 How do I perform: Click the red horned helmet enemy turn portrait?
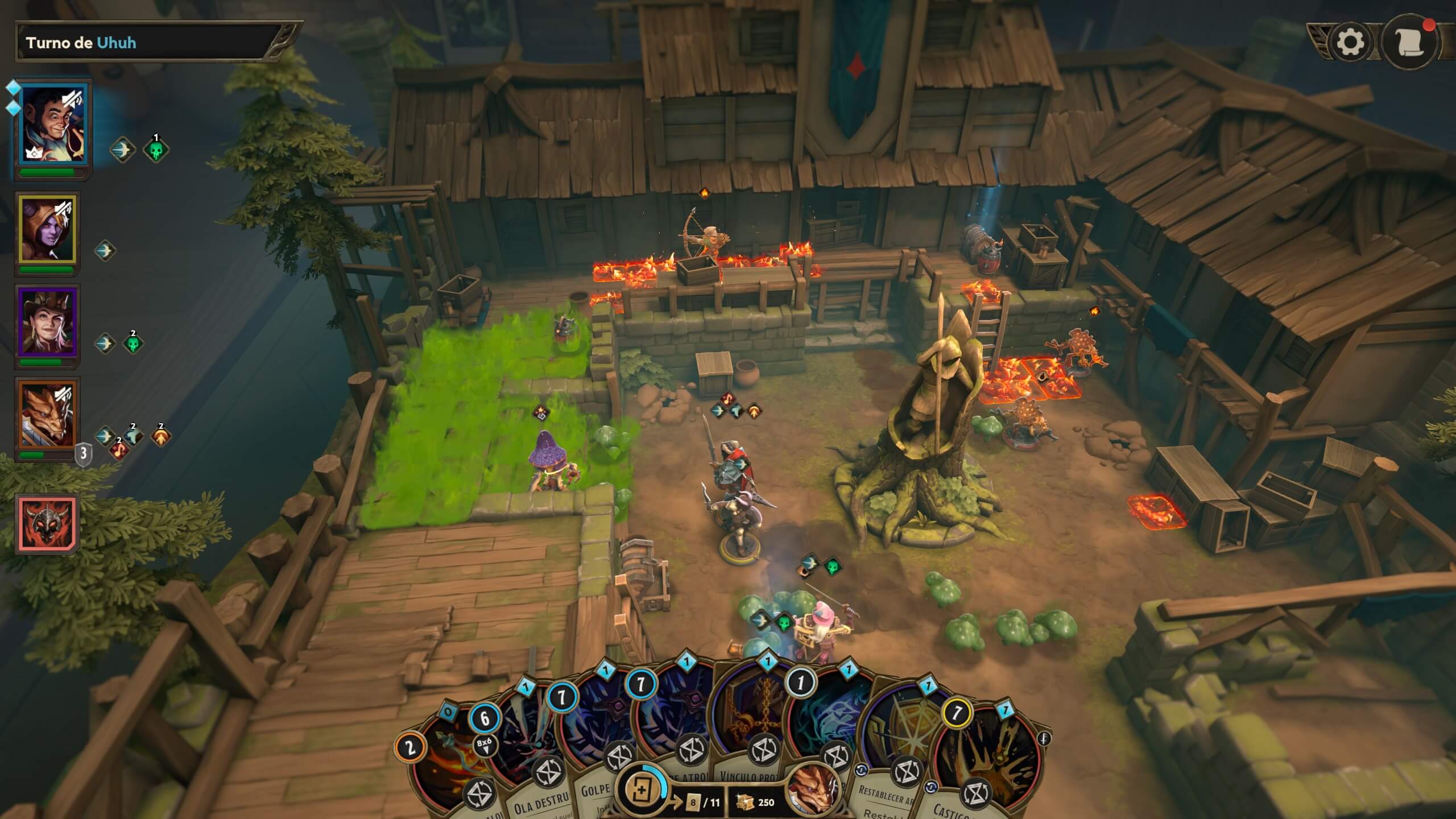pyautogui.click(x=47, y=523)
